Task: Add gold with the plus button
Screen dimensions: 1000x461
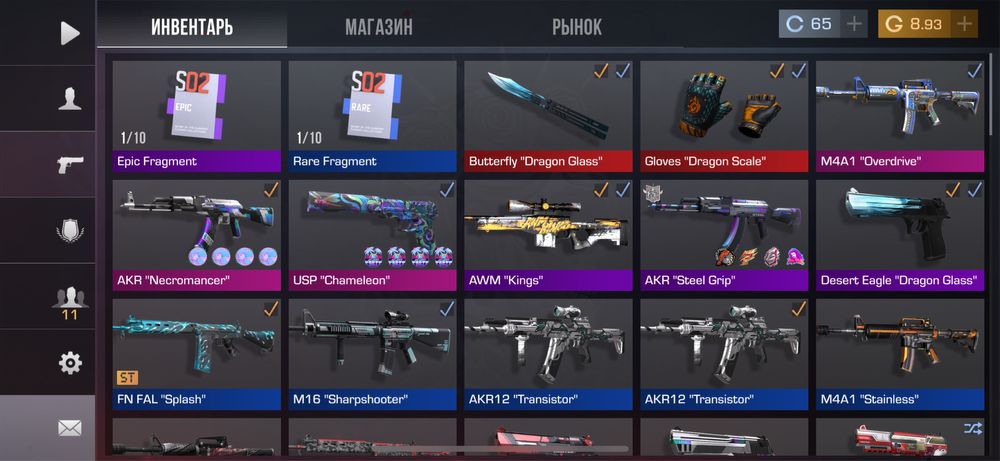Action: pos(964,24)
